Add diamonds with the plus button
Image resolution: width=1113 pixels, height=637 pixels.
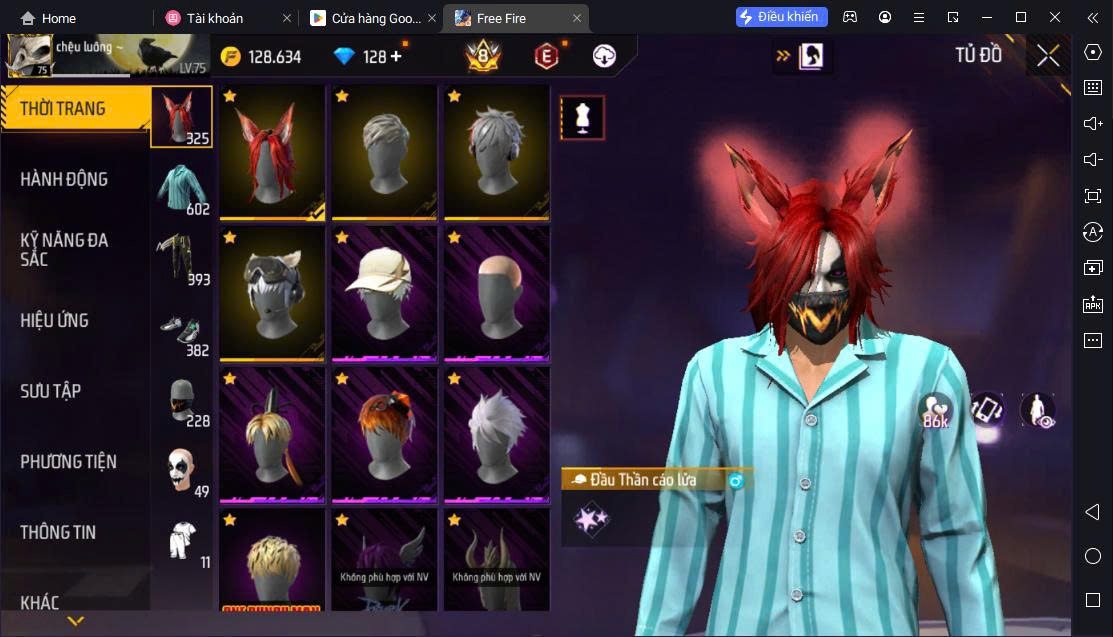click(x=396, y=57)
